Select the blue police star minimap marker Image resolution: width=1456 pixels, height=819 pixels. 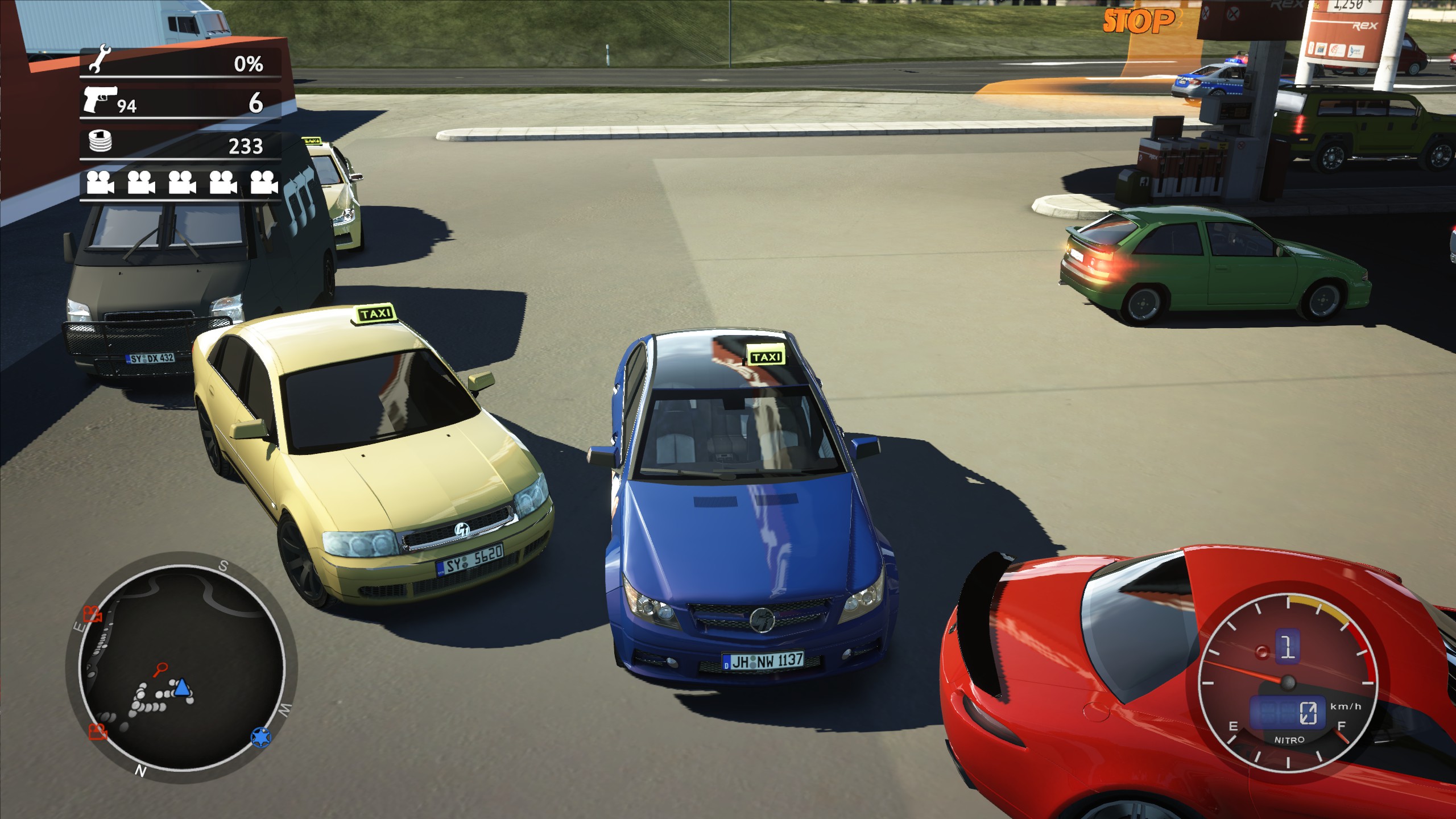261,737
